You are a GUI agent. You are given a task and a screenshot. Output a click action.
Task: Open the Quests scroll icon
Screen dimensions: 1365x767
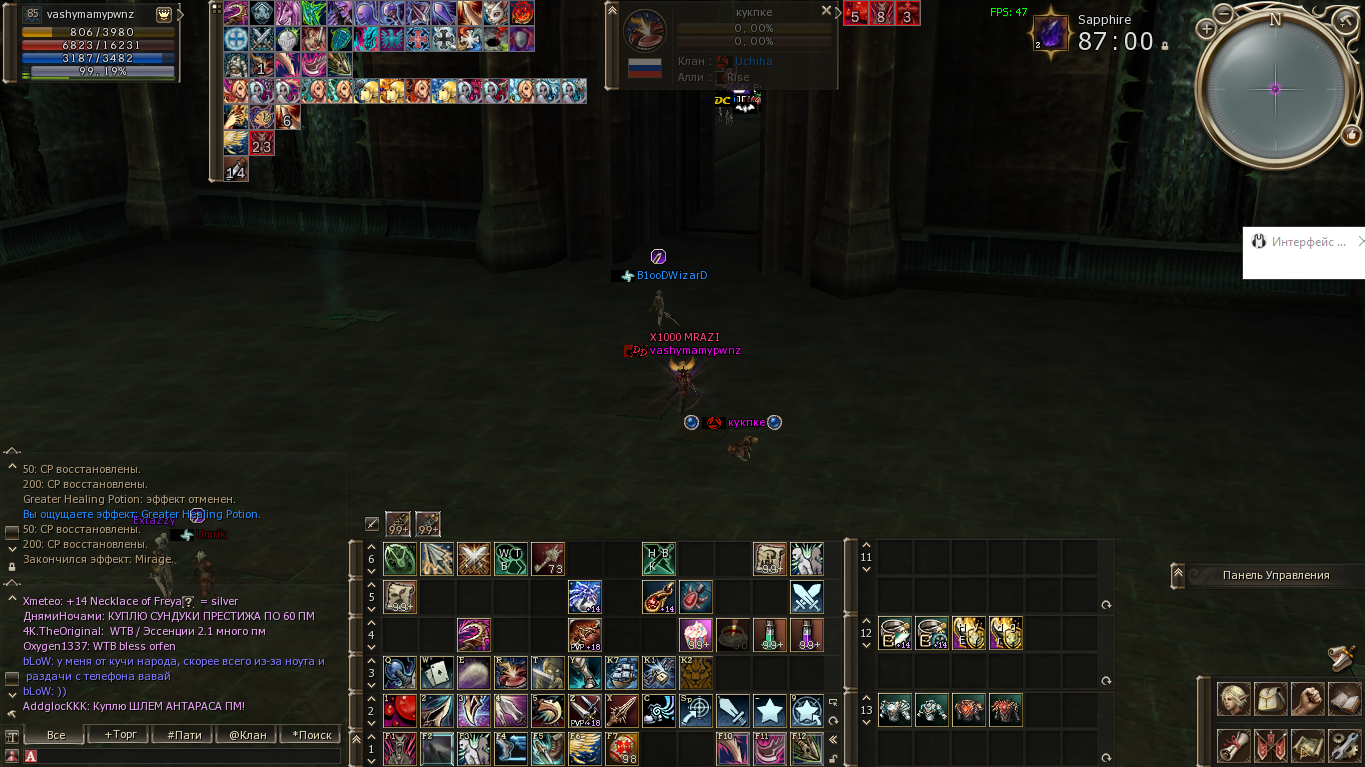click(x=1233, y=745)
